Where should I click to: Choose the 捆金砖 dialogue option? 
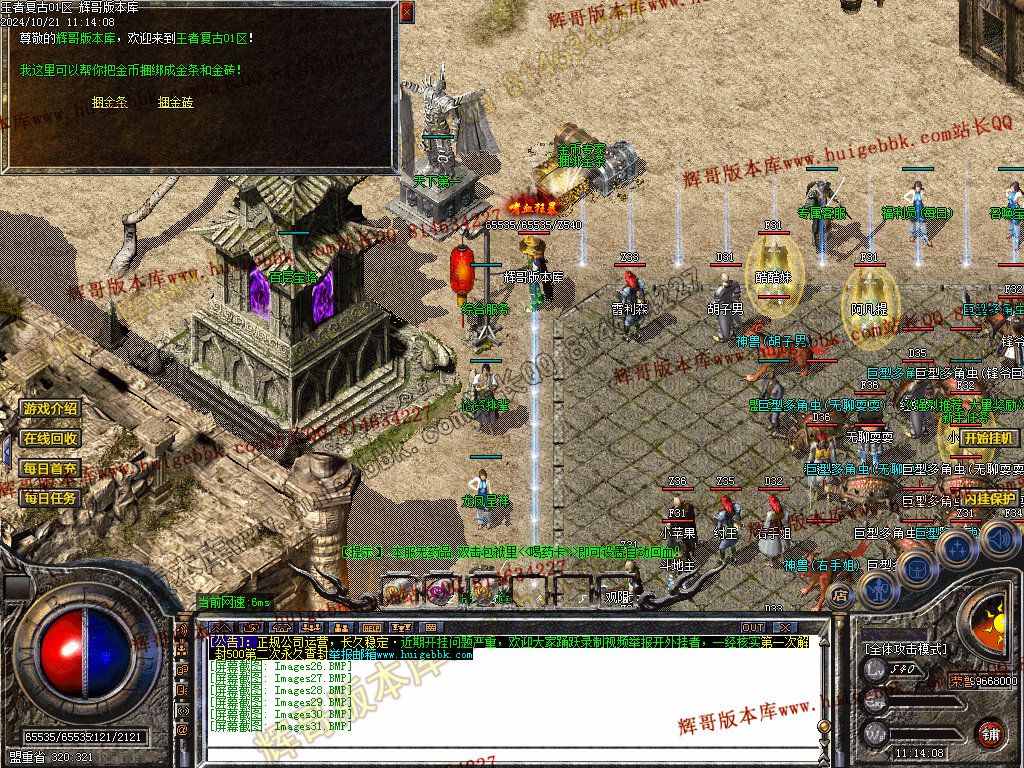pyautogui.click(x=175, y=102)
